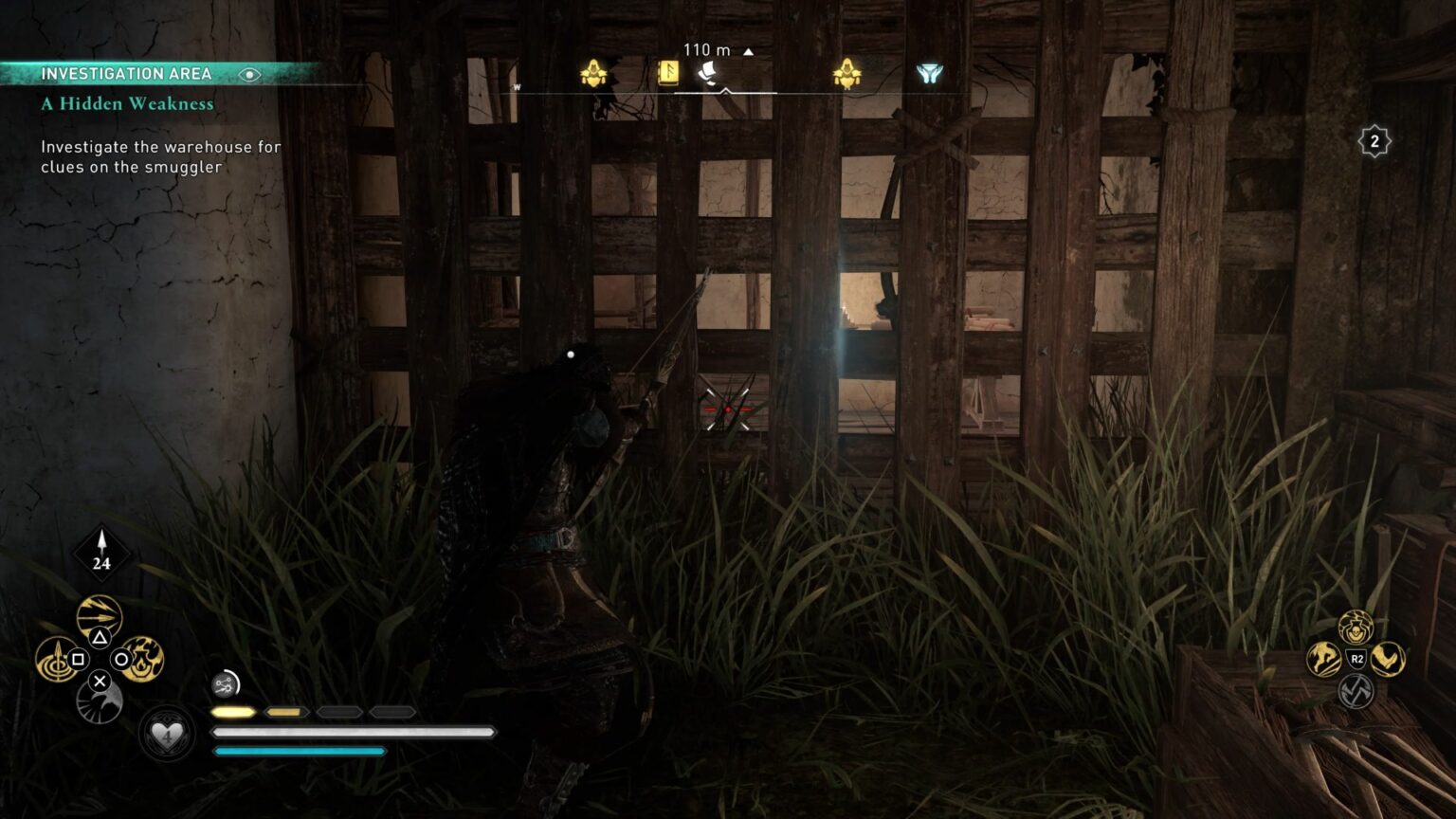Viewport: 1456px width, 819px height.
Task: Activate the greyed-out bottom melee ability
Action: coord(1356,691)
